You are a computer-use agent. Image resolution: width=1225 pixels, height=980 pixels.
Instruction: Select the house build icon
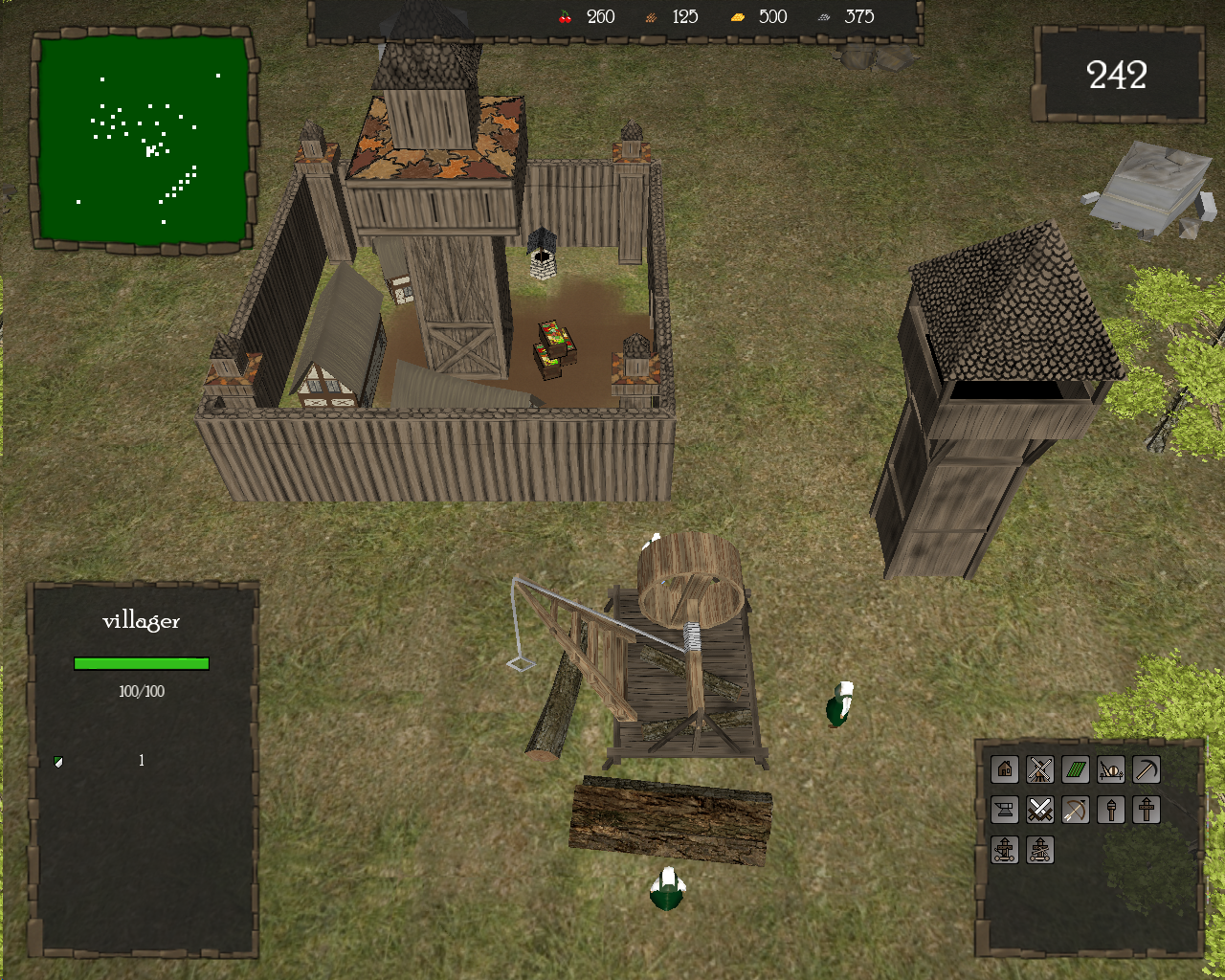click(x=1004, y=769)
